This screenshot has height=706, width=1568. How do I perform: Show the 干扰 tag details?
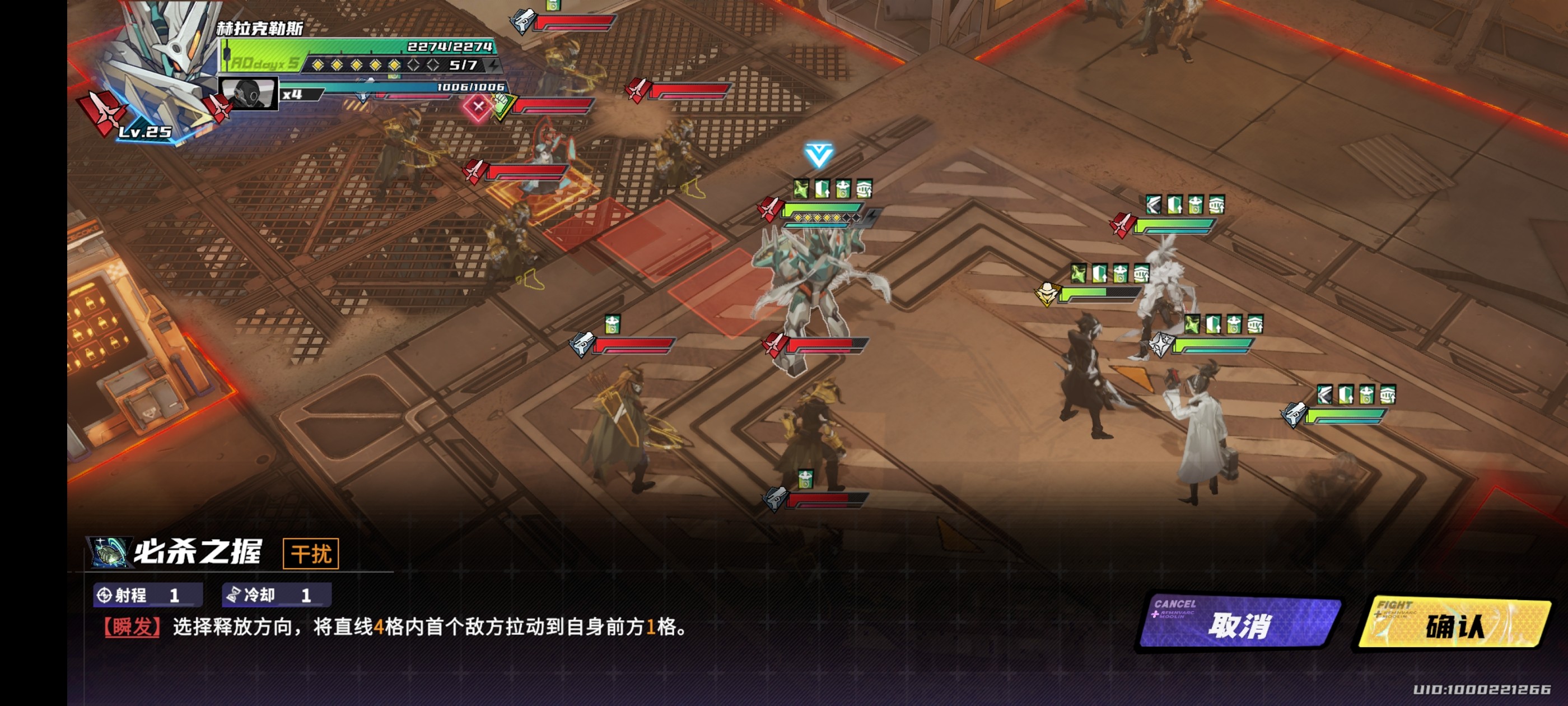[310, 554]
